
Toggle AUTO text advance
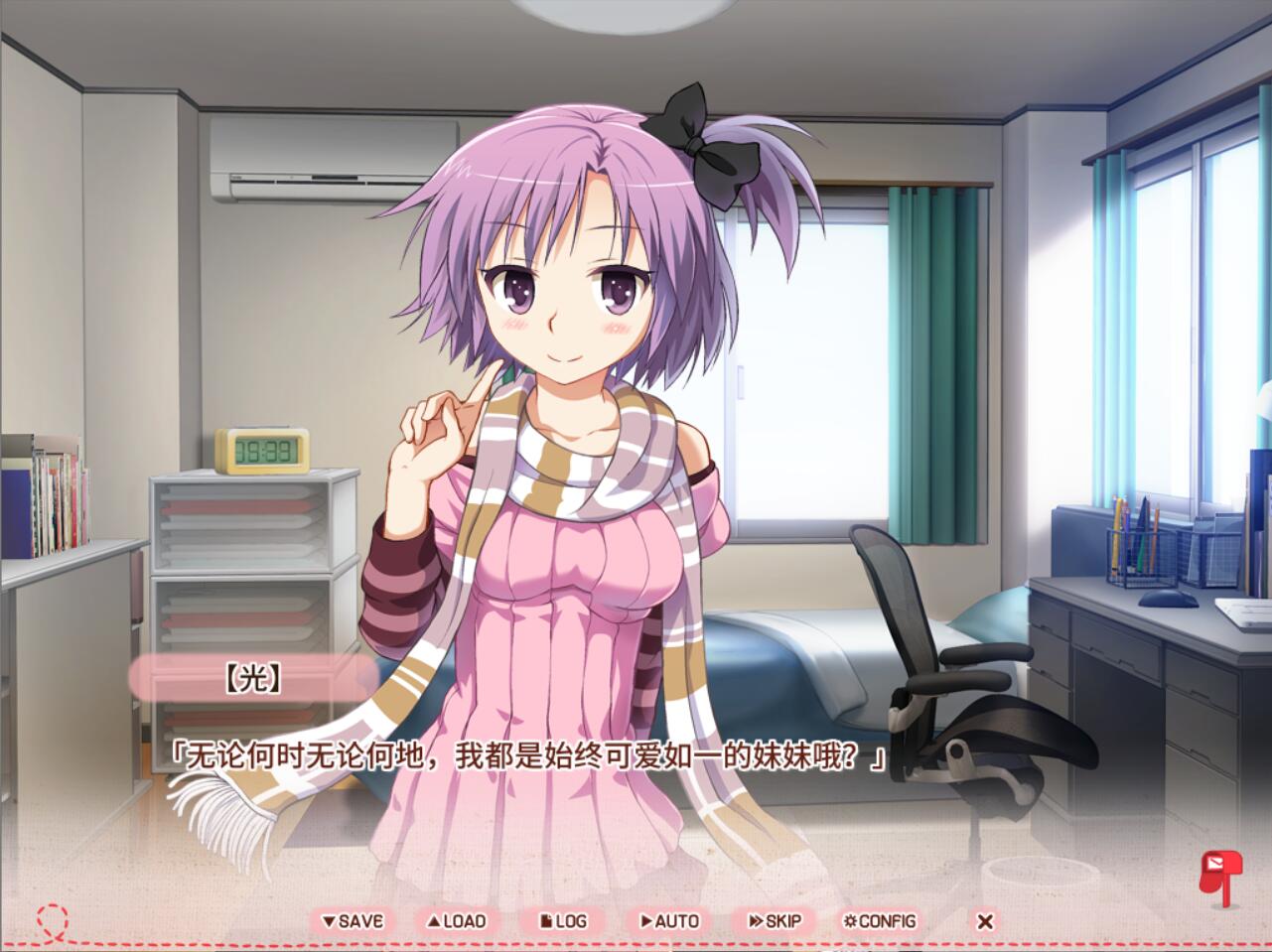pyautogui.click(x=669, y=921)
